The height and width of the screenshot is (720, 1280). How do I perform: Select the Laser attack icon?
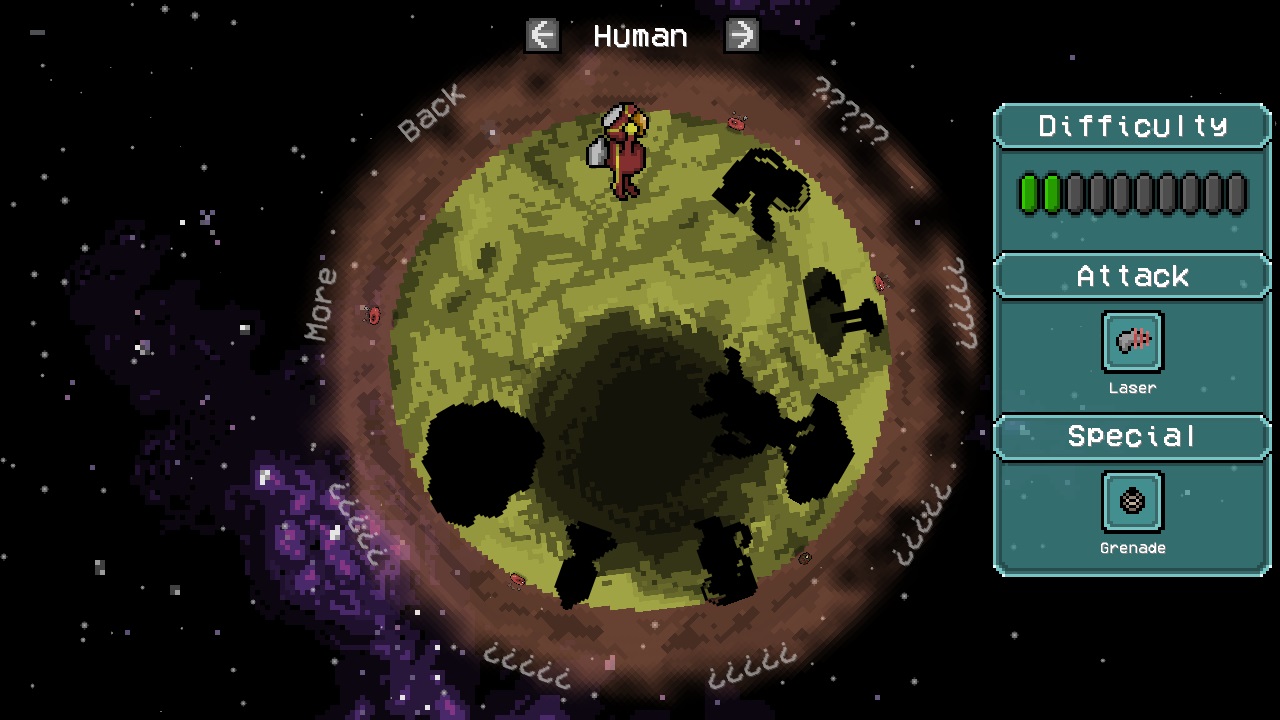pos(1132,341)
